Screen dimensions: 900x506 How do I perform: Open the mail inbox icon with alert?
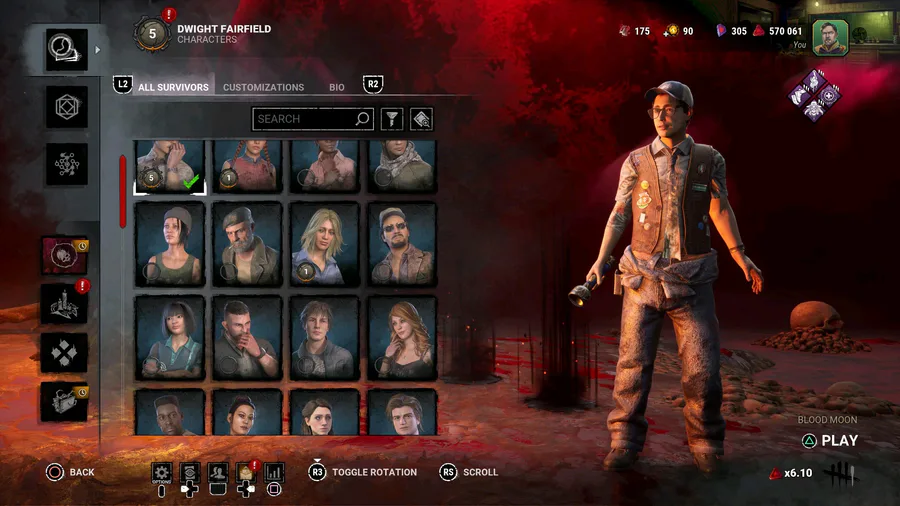[x=245, y=472]
